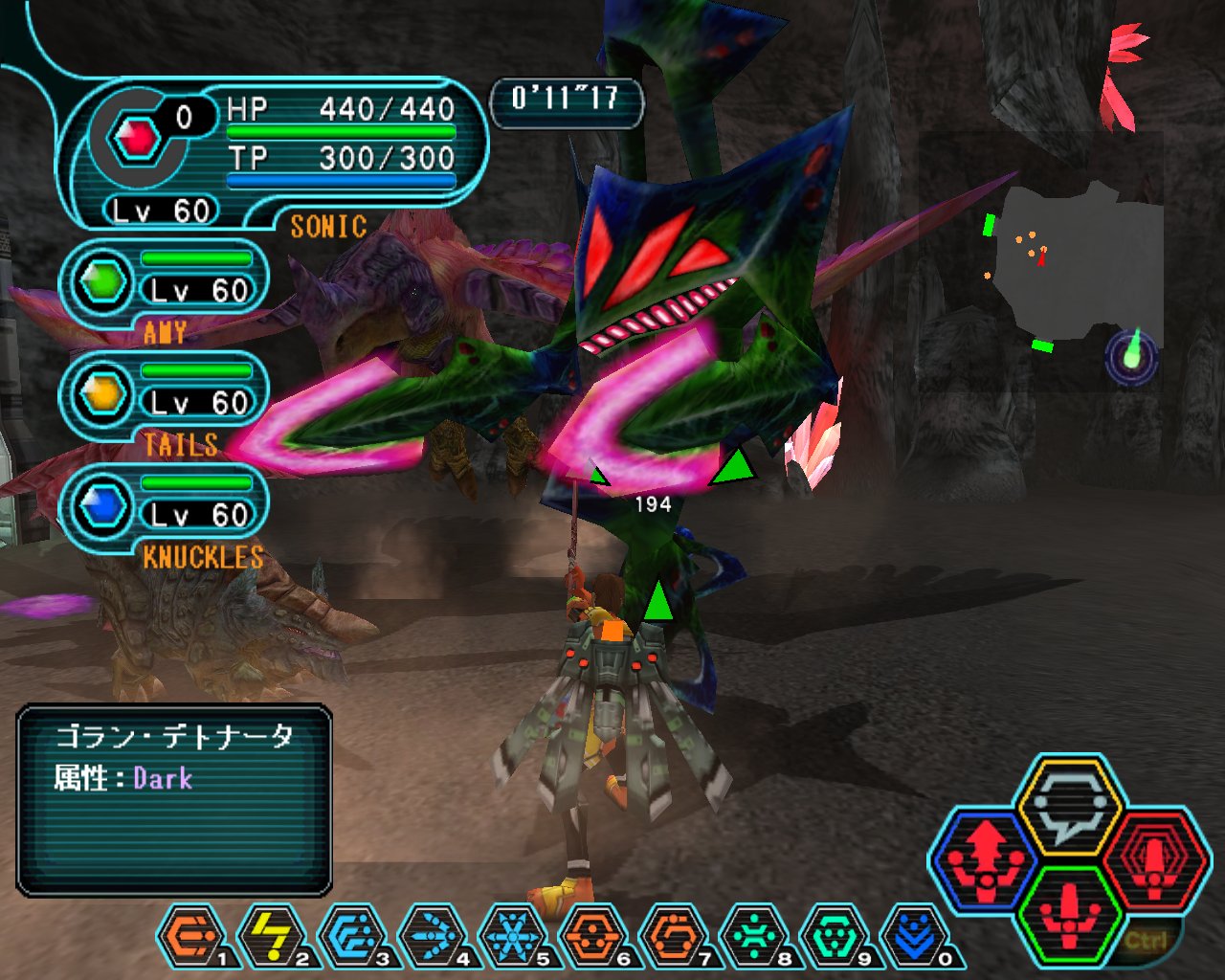The image size is (1225, 980).
Task: Trigger the blue arrow technique in slot 4
Action: tap(431, 936)
